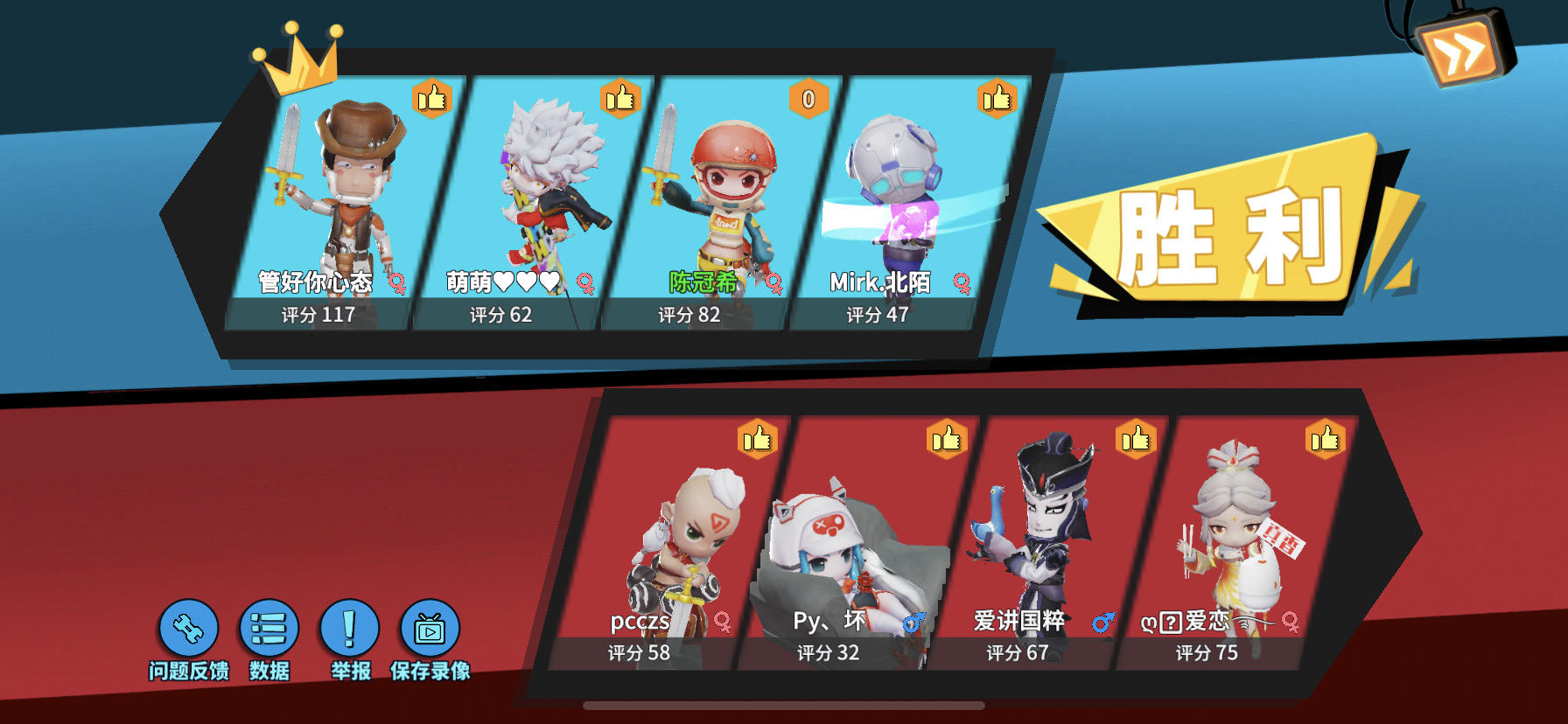Tap the female gender symbol beside pcczs
1568x724 pixels.
(723, 625)
